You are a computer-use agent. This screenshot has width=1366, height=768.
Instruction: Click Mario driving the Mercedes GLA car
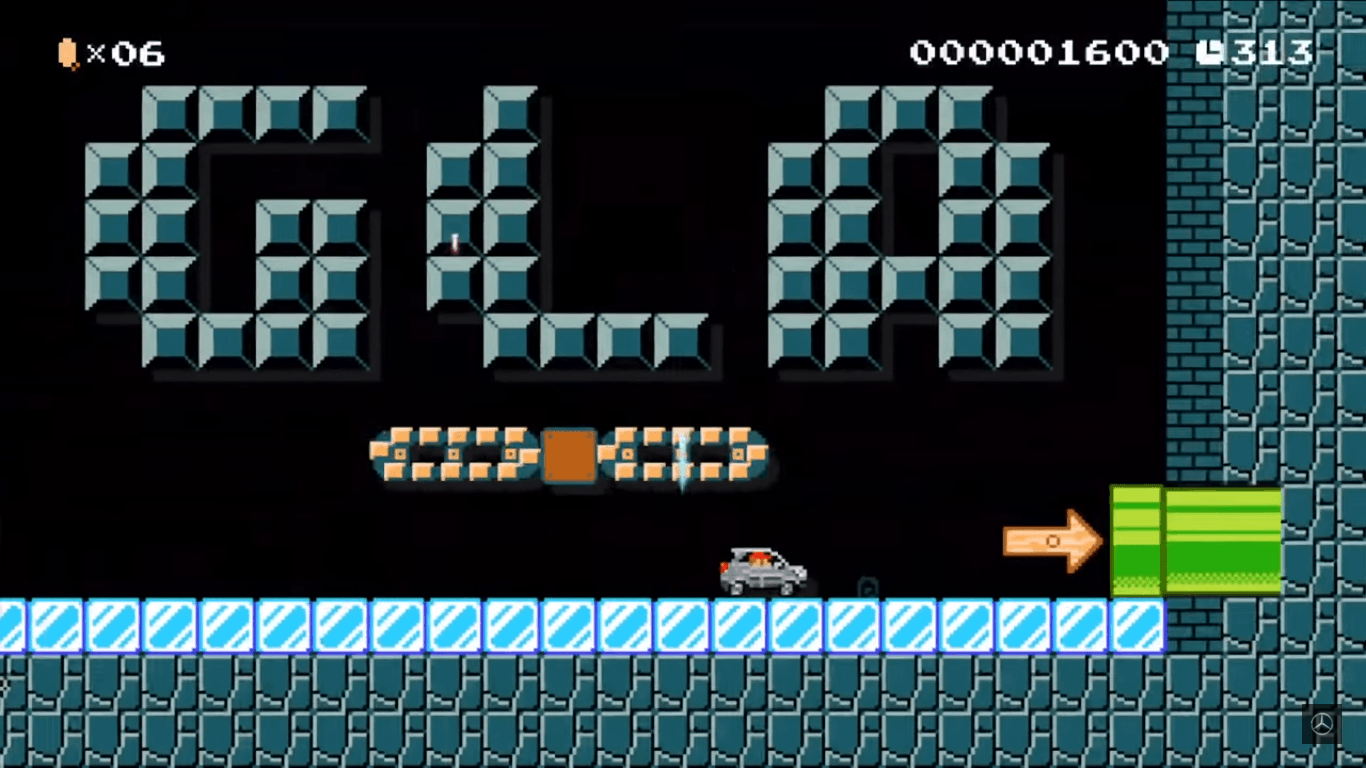pyautogui.click(x=762, y=567)
